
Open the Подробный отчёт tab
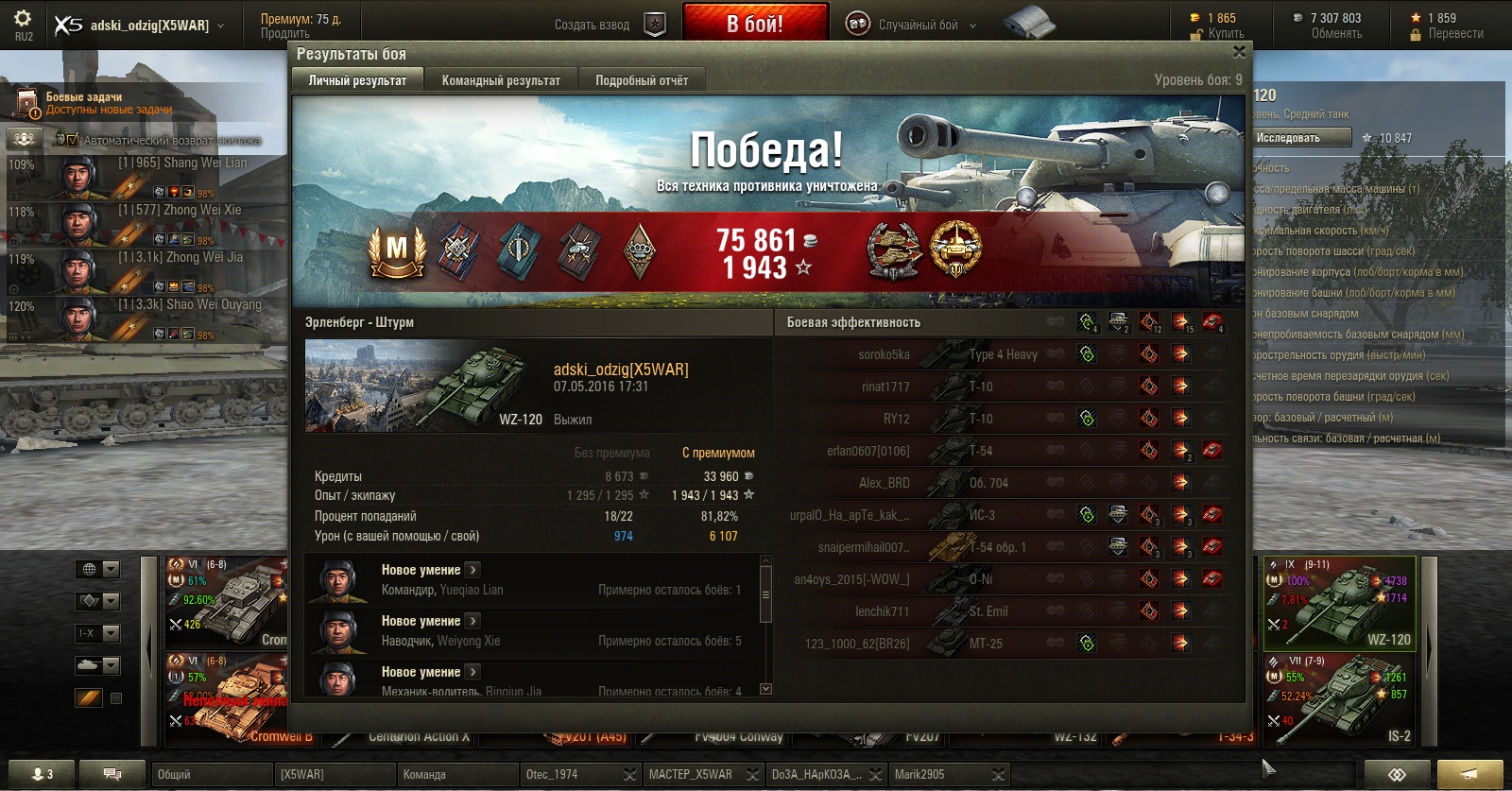click(642, 80)
